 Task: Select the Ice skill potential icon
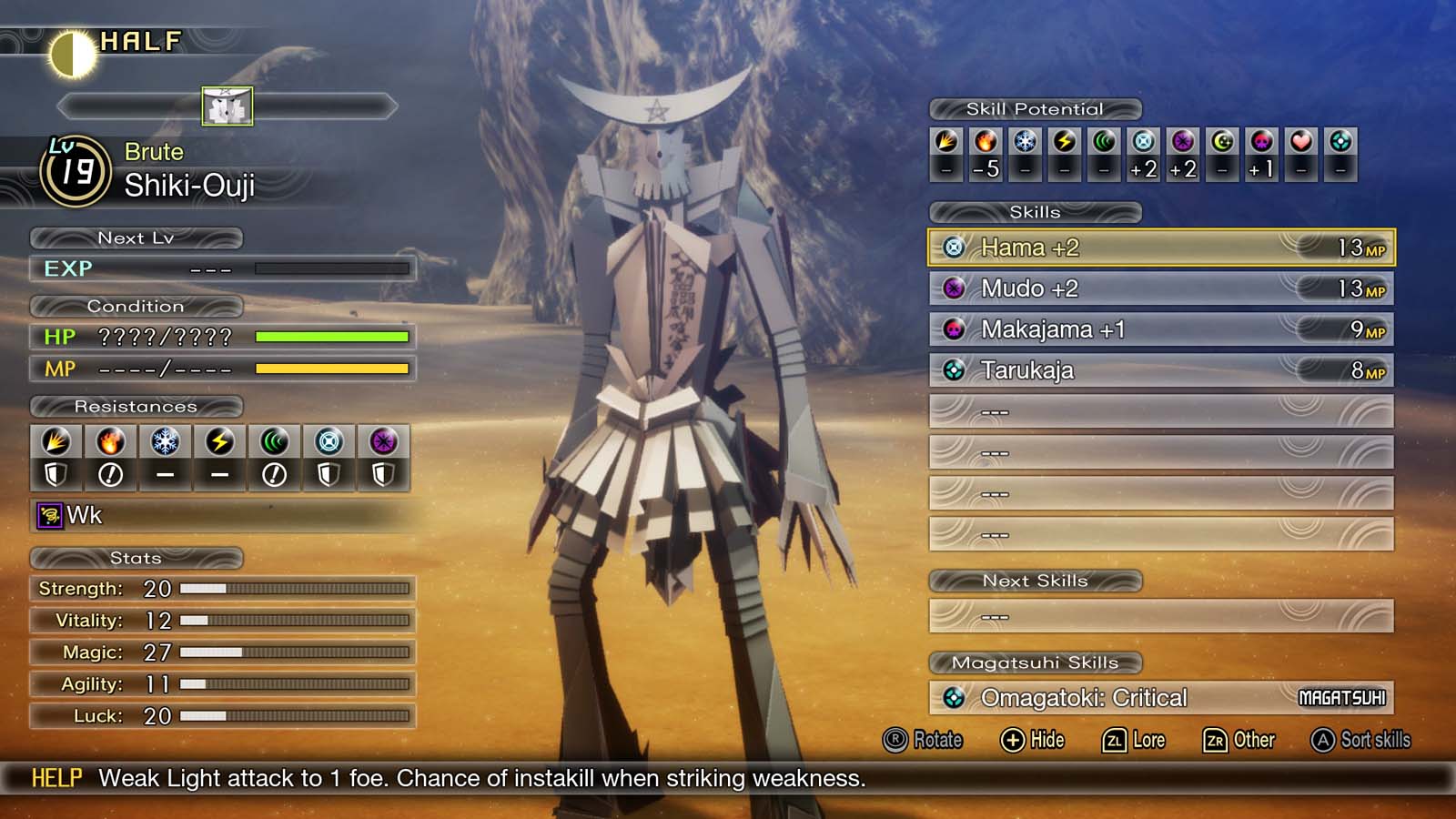[1026, 141]
